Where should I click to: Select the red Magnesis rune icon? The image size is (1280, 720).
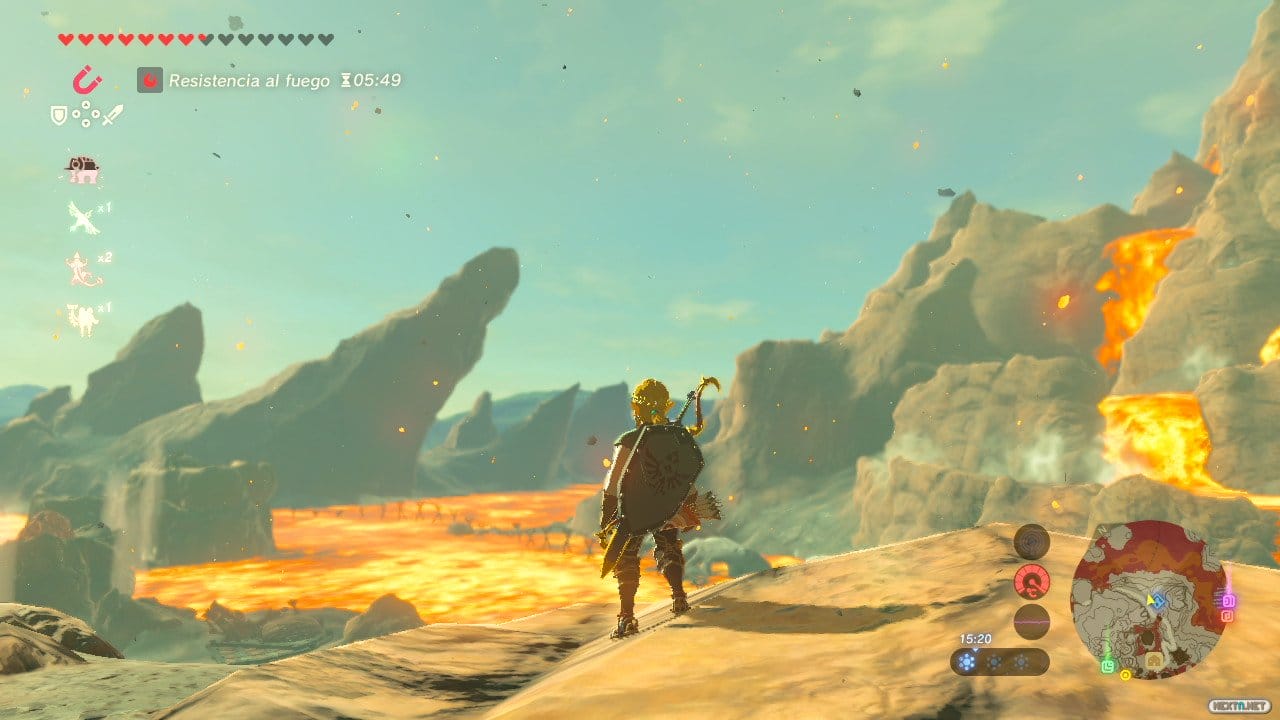point(87,79)
